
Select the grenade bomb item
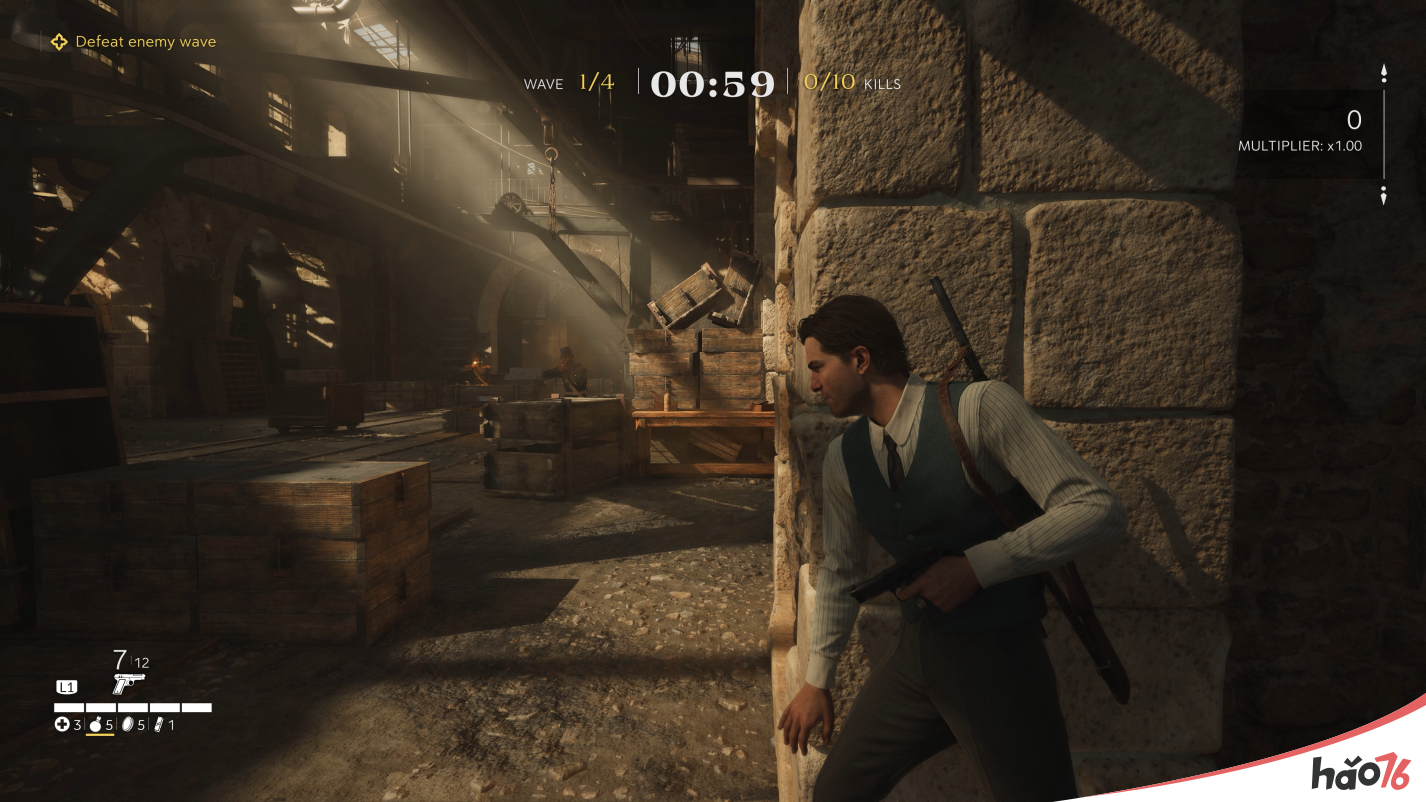click(x=97, y=725)
